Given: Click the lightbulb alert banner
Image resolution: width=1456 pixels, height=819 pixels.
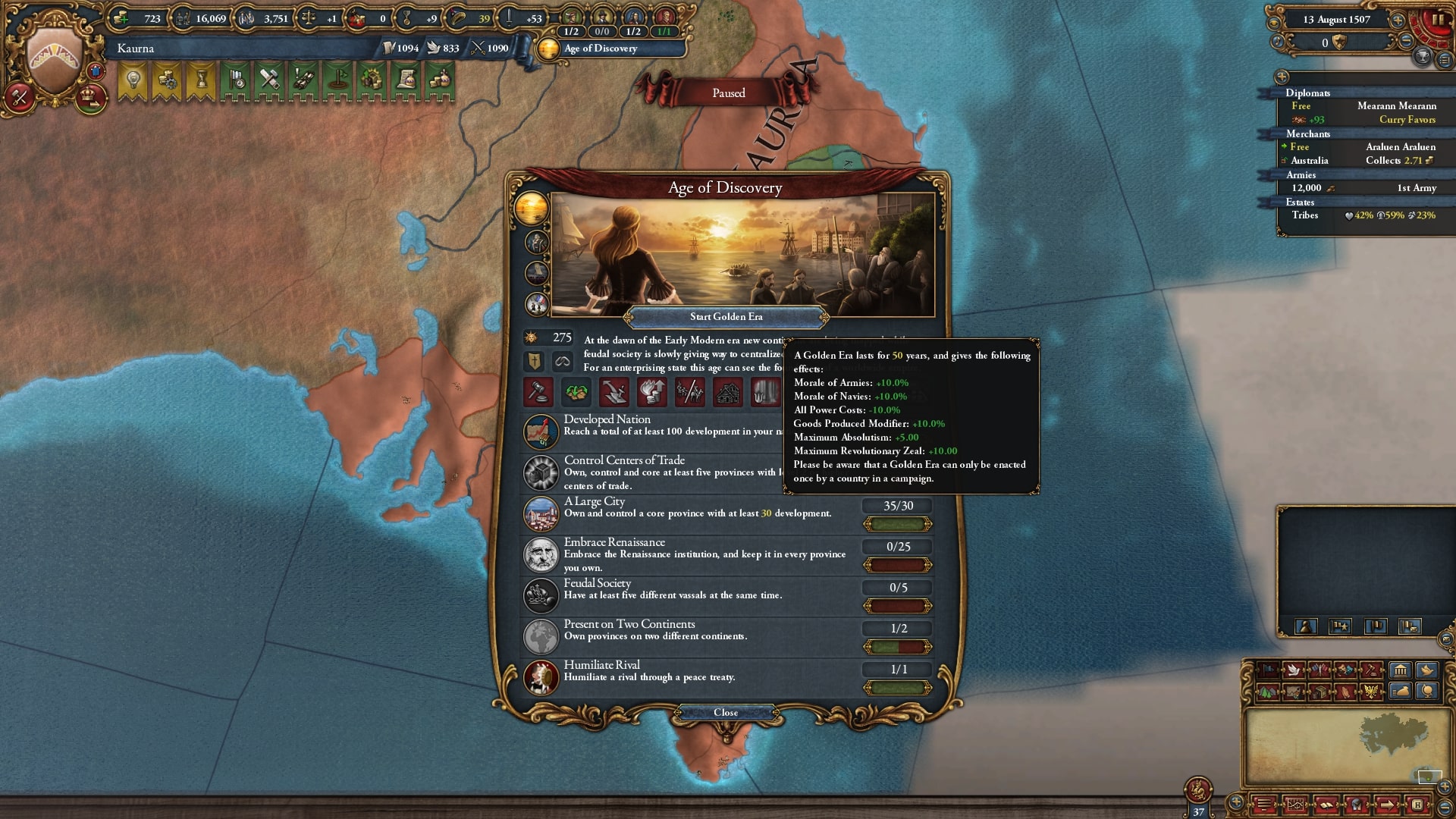Looking at the screenshot, I should [x=133, y=80].
